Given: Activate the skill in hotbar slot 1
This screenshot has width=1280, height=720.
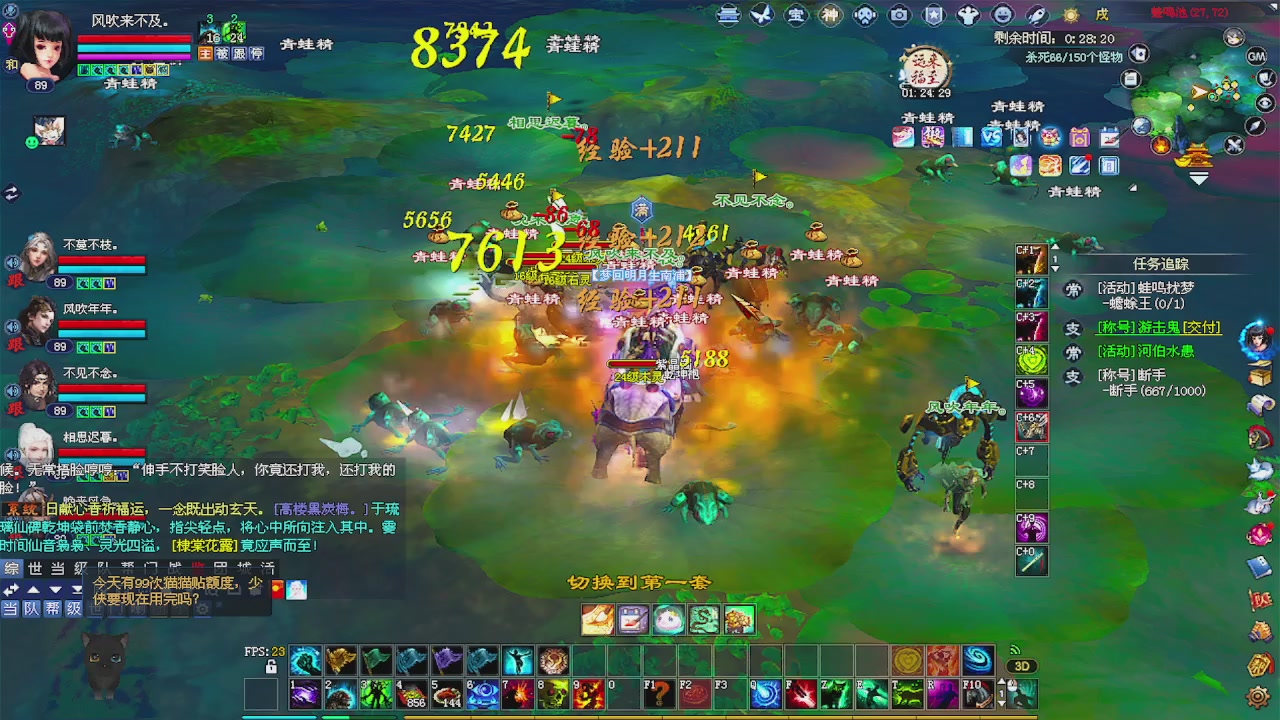Looking at the screenshot, I should coord(305,694).
